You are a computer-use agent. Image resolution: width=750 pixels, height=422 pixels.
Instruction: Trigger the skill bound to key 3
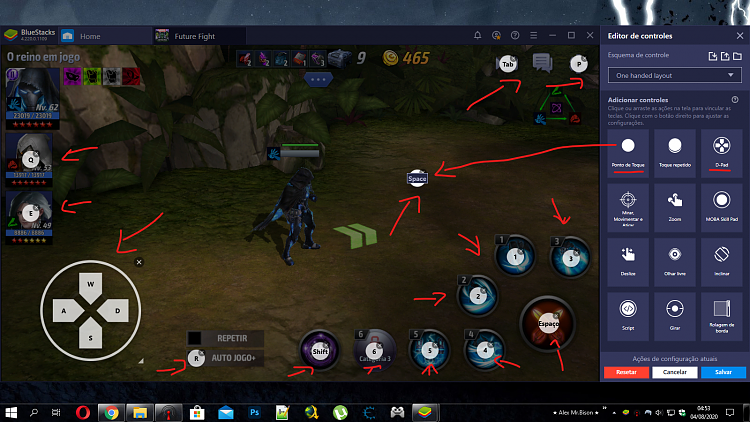[570, 256]
